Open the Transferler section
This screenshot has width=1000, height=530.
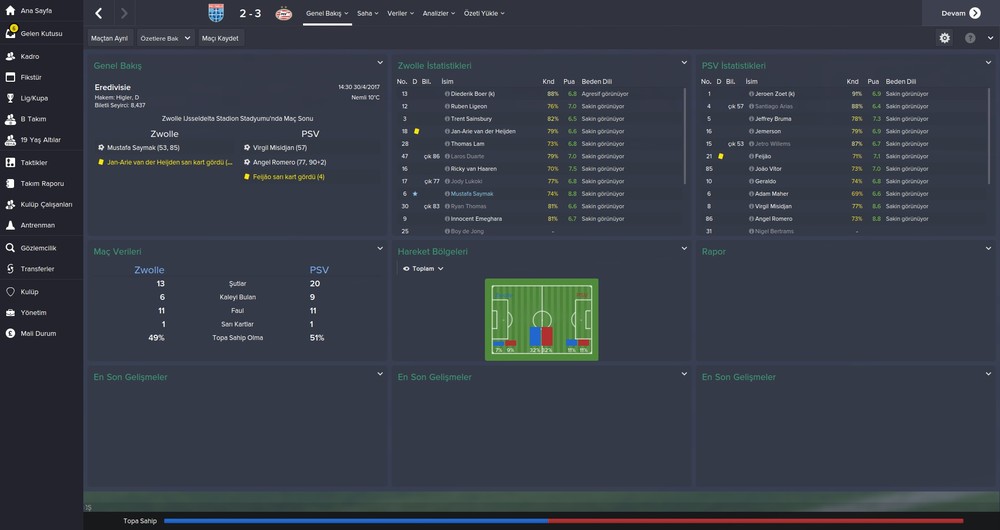(38, 269)
